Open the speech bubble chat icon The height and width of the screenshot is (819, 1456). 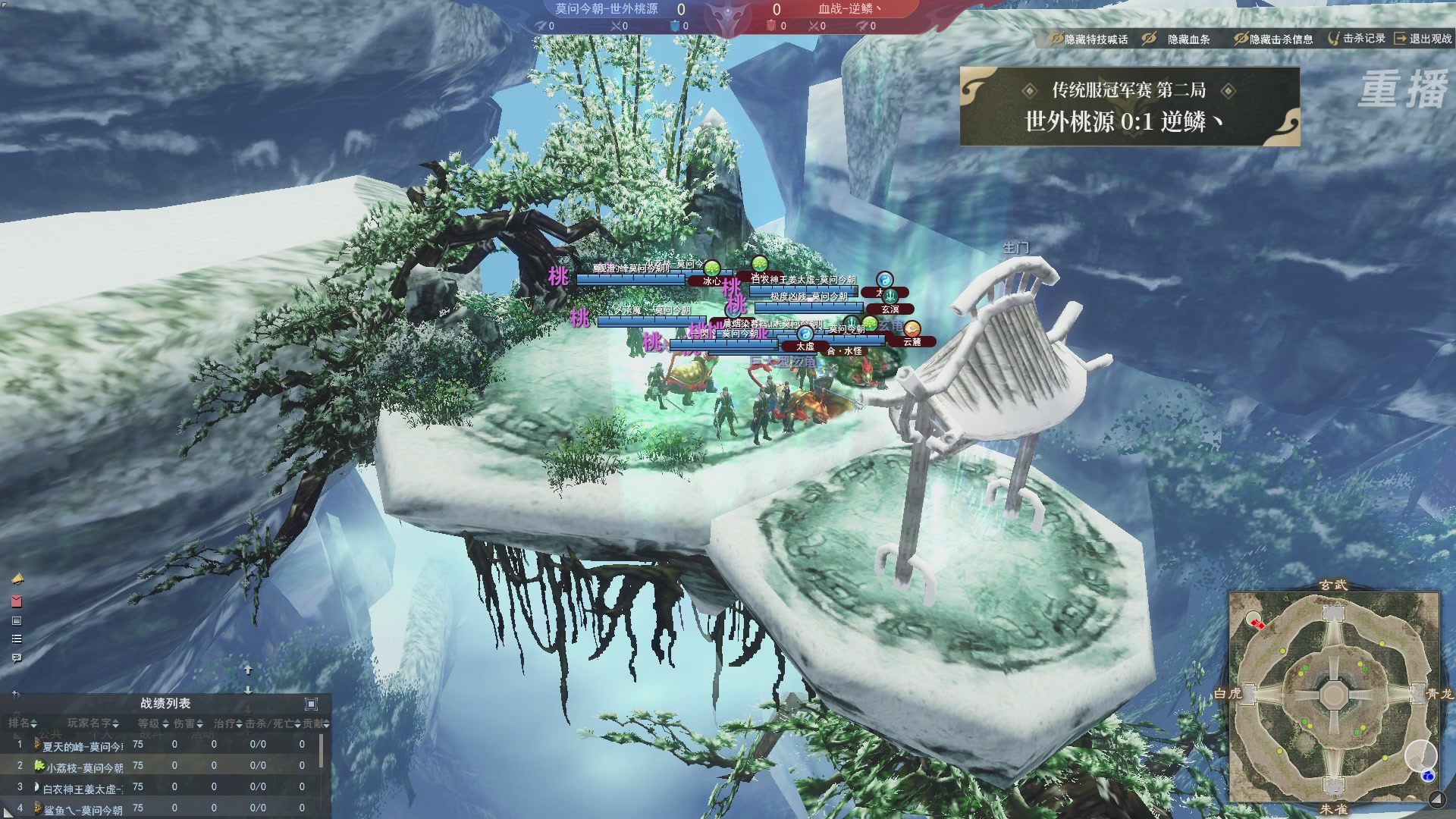click(17, 658)
